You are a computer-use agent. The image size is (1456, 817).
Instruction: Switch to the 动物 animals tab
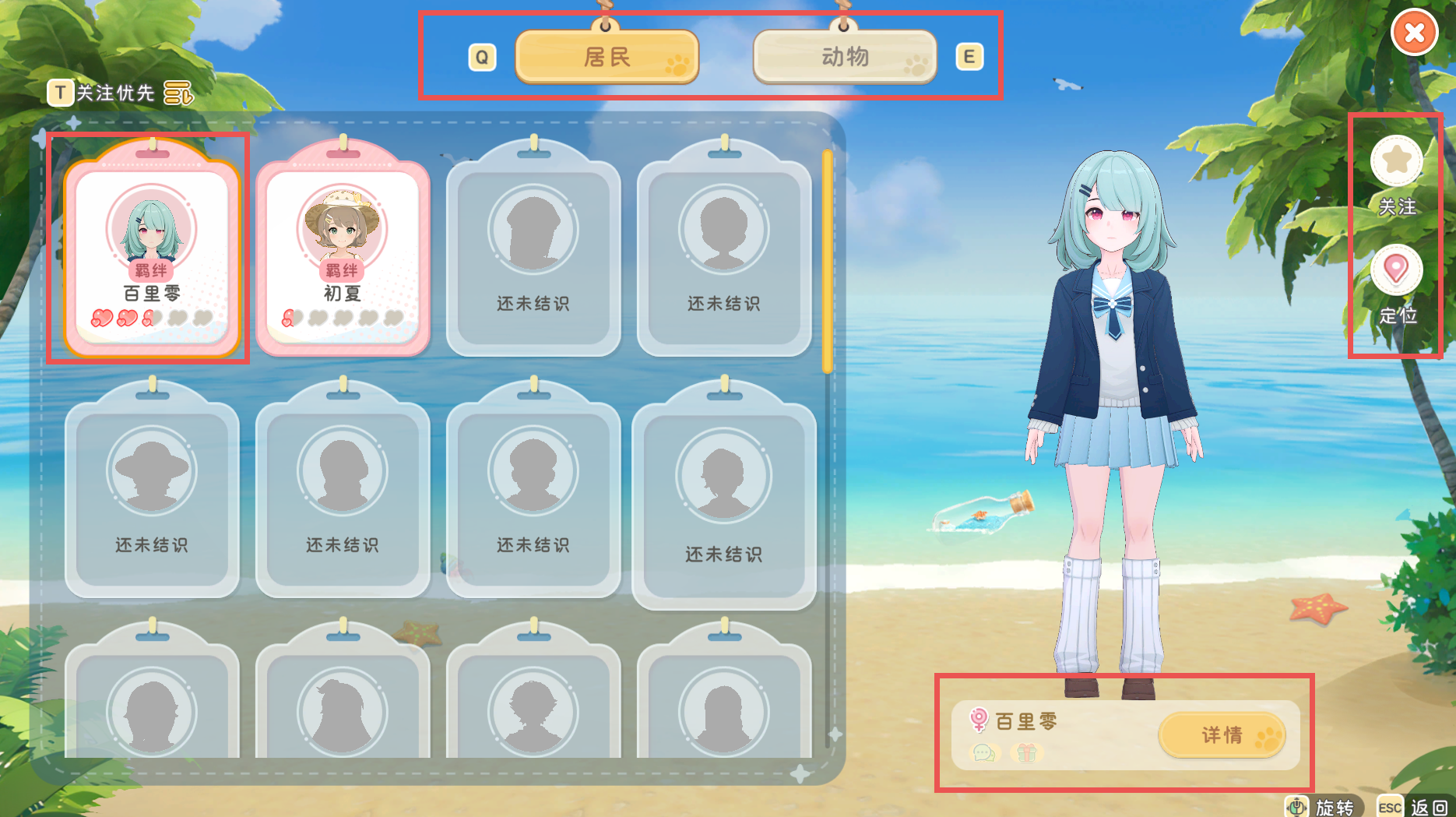pyautogui.click(x=844, y=56)
